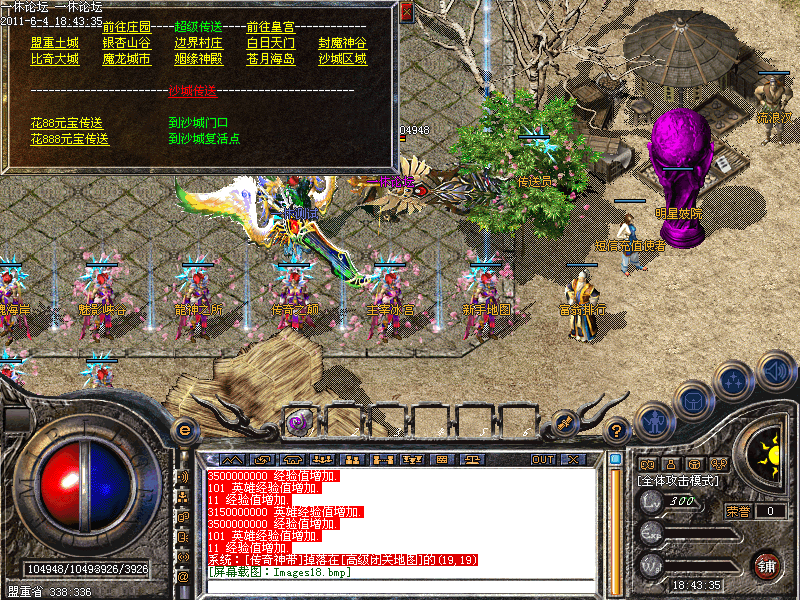Go to 魔龙城市

coord(126,59)
